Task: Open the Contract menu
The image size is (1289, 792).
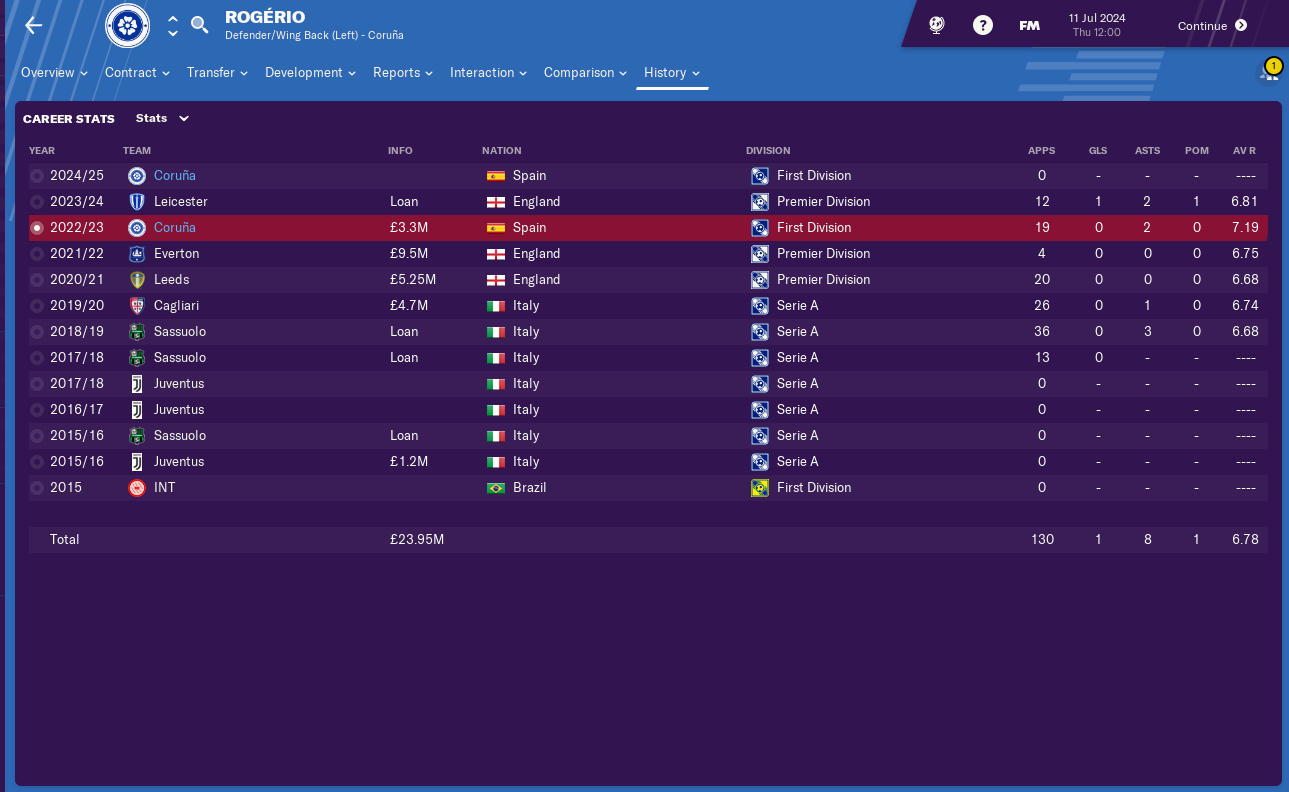Action: coord(137,73)
